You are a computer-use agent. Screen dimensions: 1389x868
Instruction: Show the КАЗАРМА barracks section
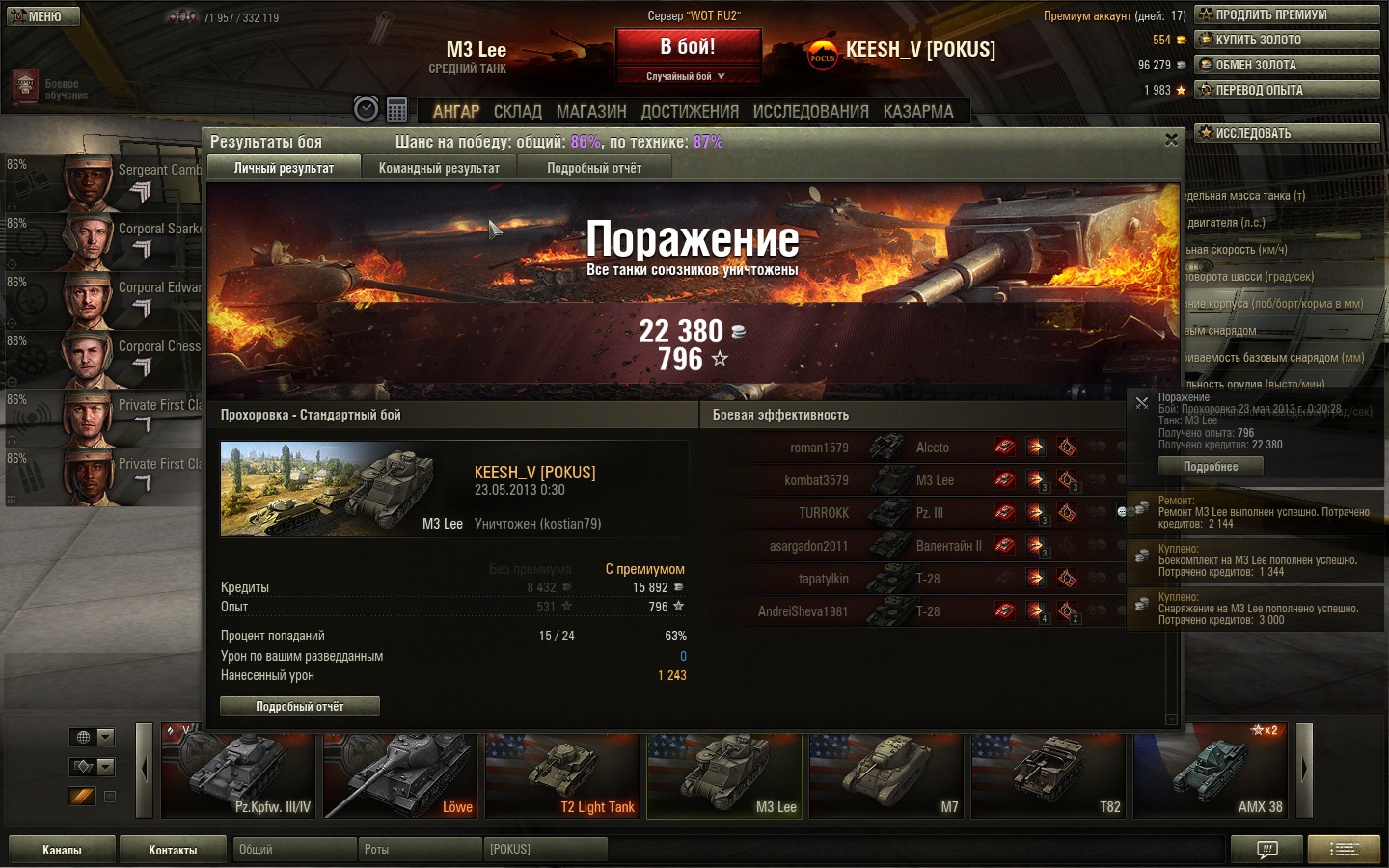click(917, 112)
